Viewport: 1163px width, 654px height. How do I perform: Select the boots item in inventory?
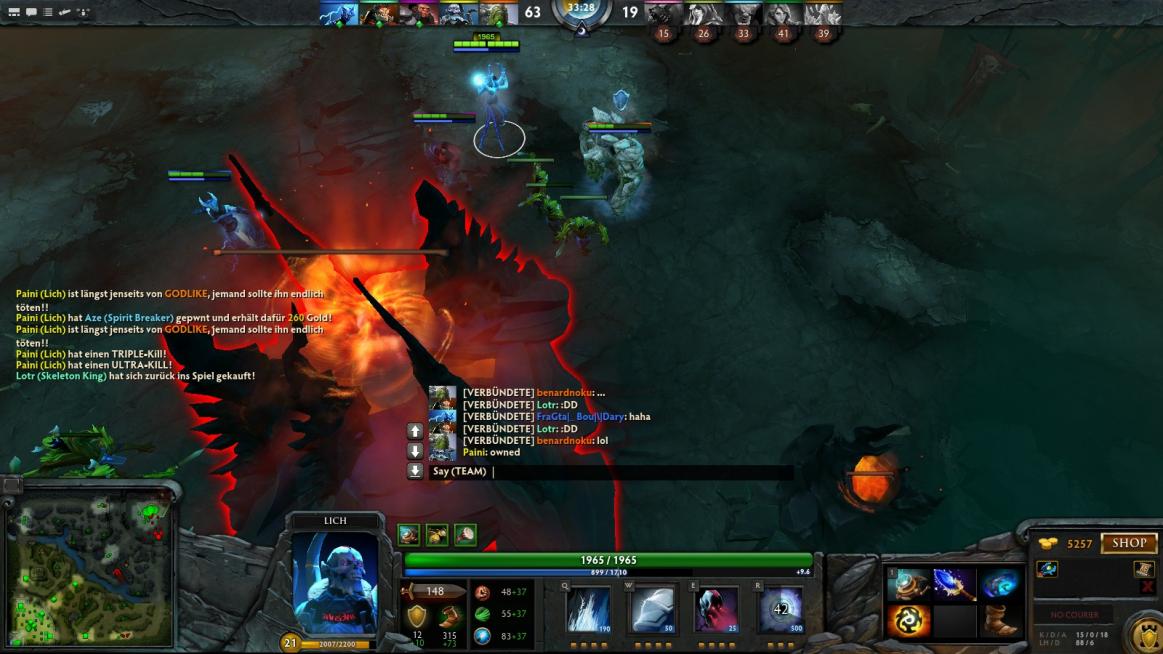click(999, 622)
